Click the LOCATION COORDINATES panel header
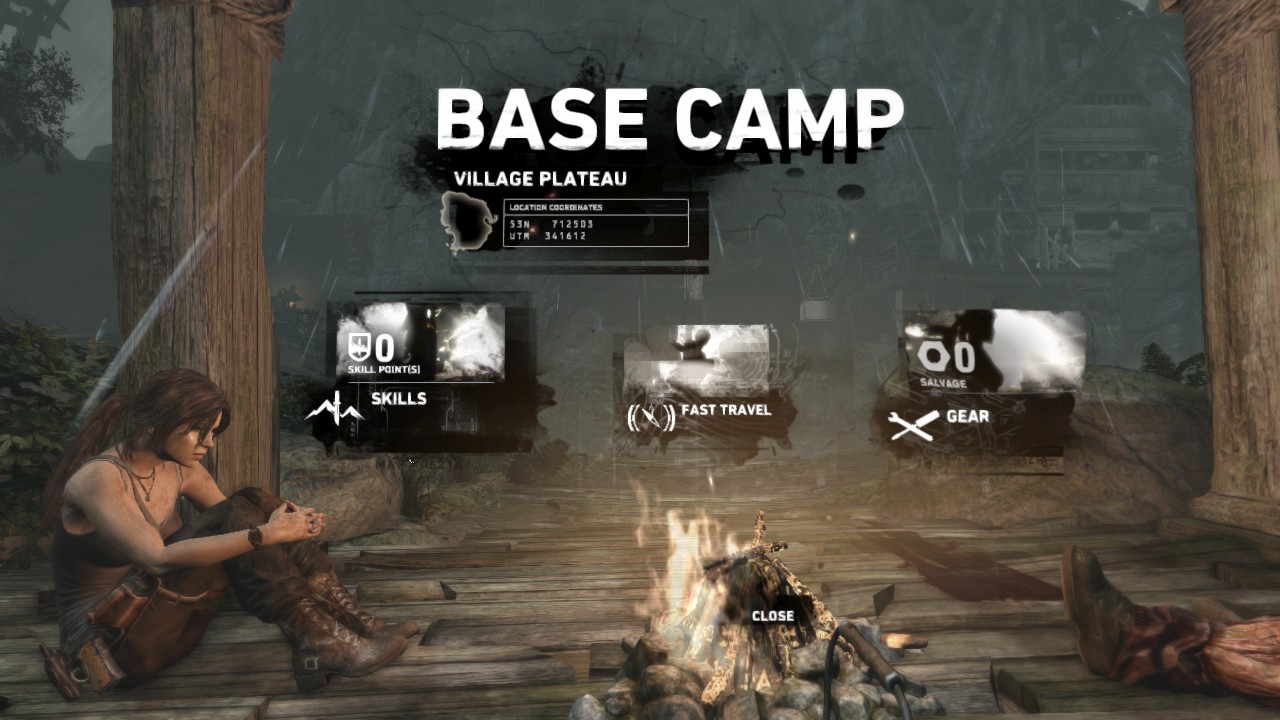The width and height of the screenshot is (1280, 720). point(554,208)
